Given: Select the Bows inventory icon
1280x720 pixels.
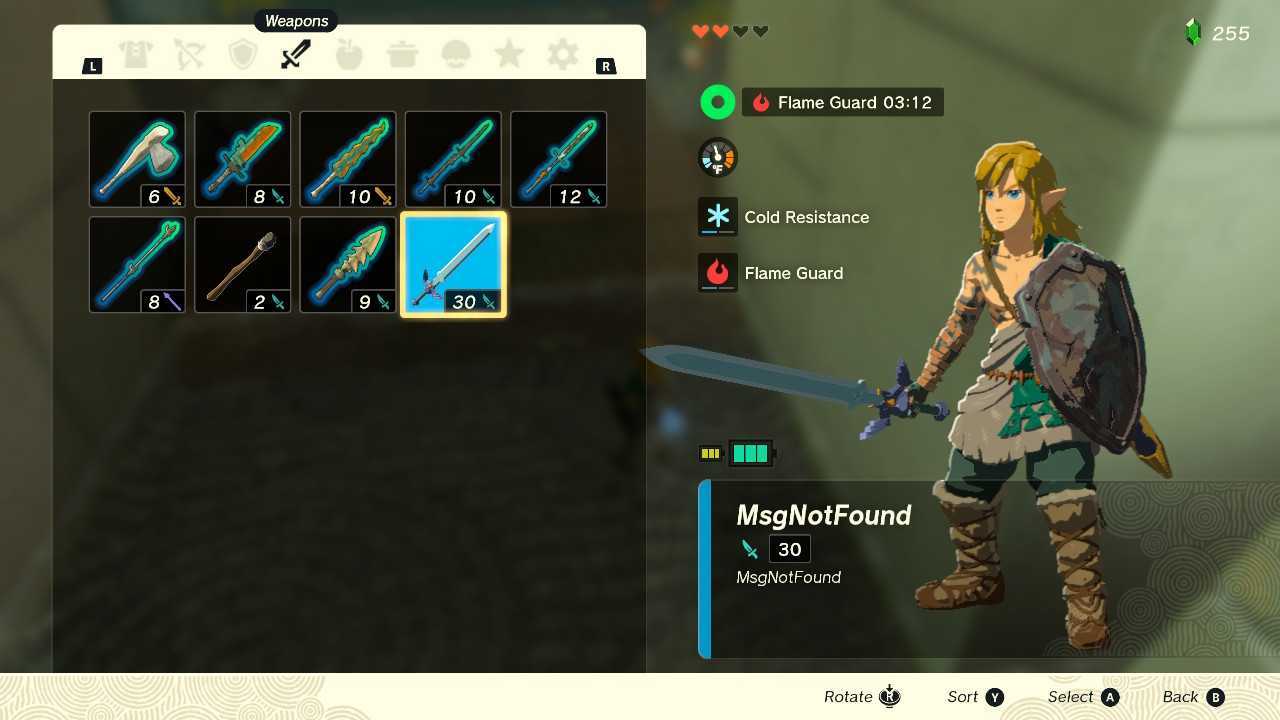Looking at the screenshot, I should pyautogui.click(x=189, y=54).
